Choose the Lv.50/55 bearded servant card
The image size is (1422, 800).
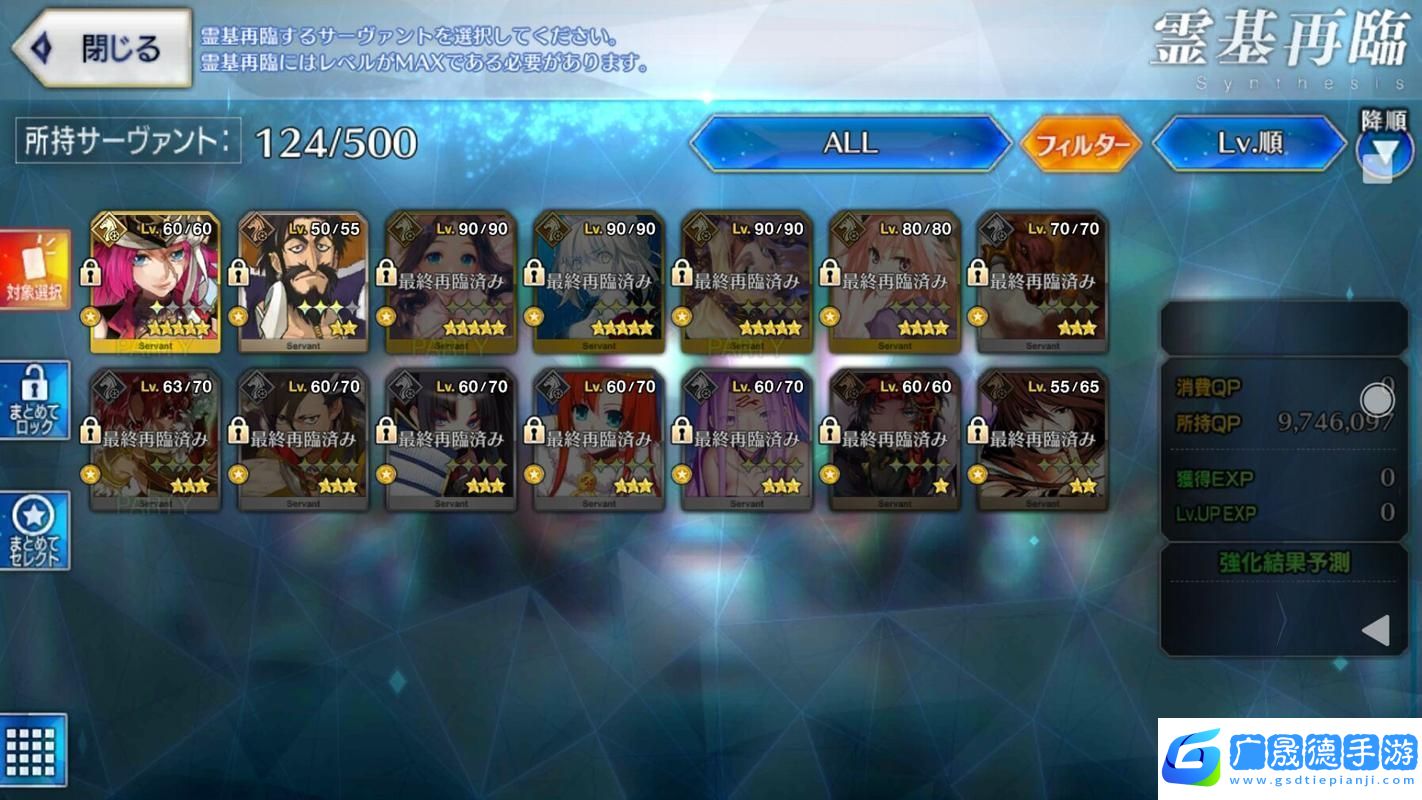point(303,282)
